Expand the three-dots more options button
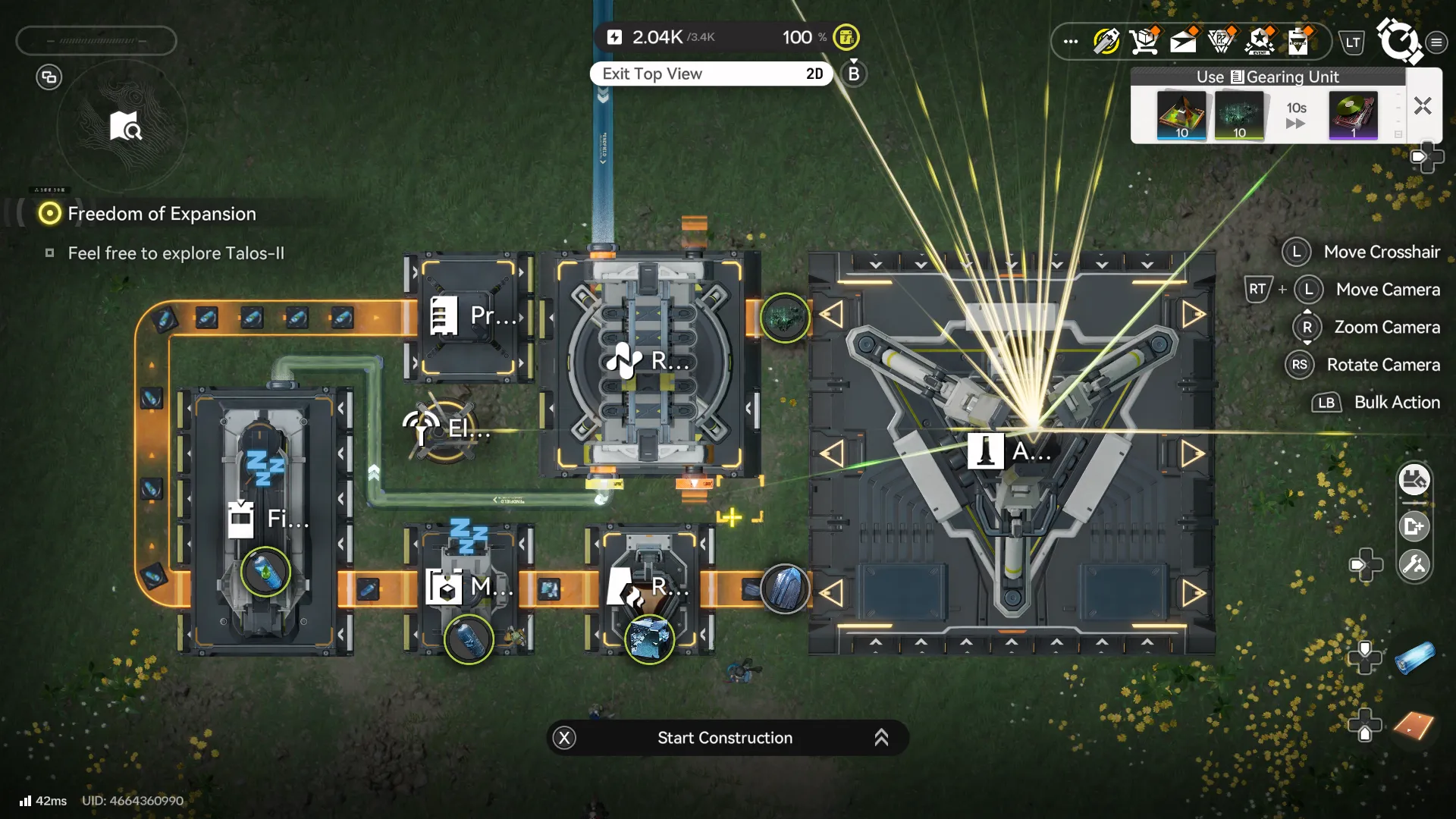Viewport: 1456px width, 819px height. click(x=1070, y=41)
